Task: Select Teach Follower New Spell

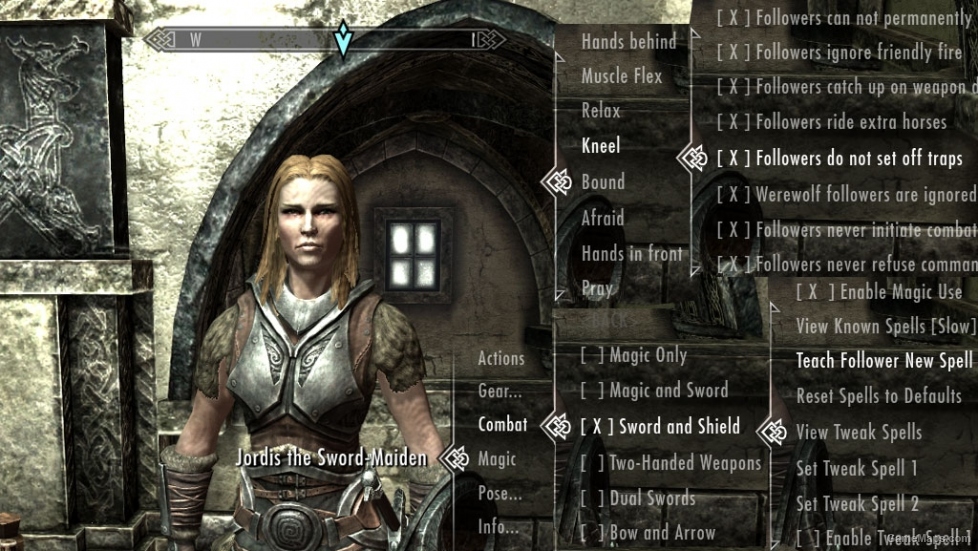Action: pos(884,361)
